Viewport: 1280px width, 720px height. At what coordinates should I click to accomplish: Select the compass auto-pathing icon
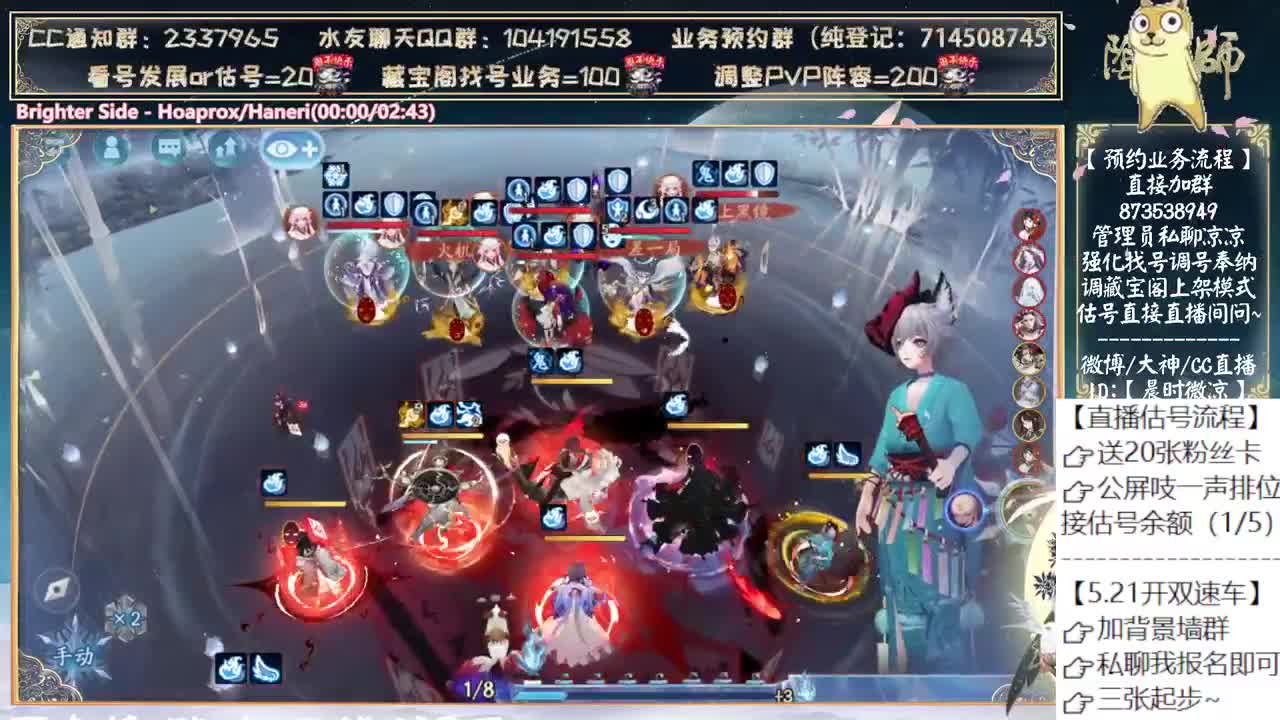pyautogui.click(x=57, y=589)
